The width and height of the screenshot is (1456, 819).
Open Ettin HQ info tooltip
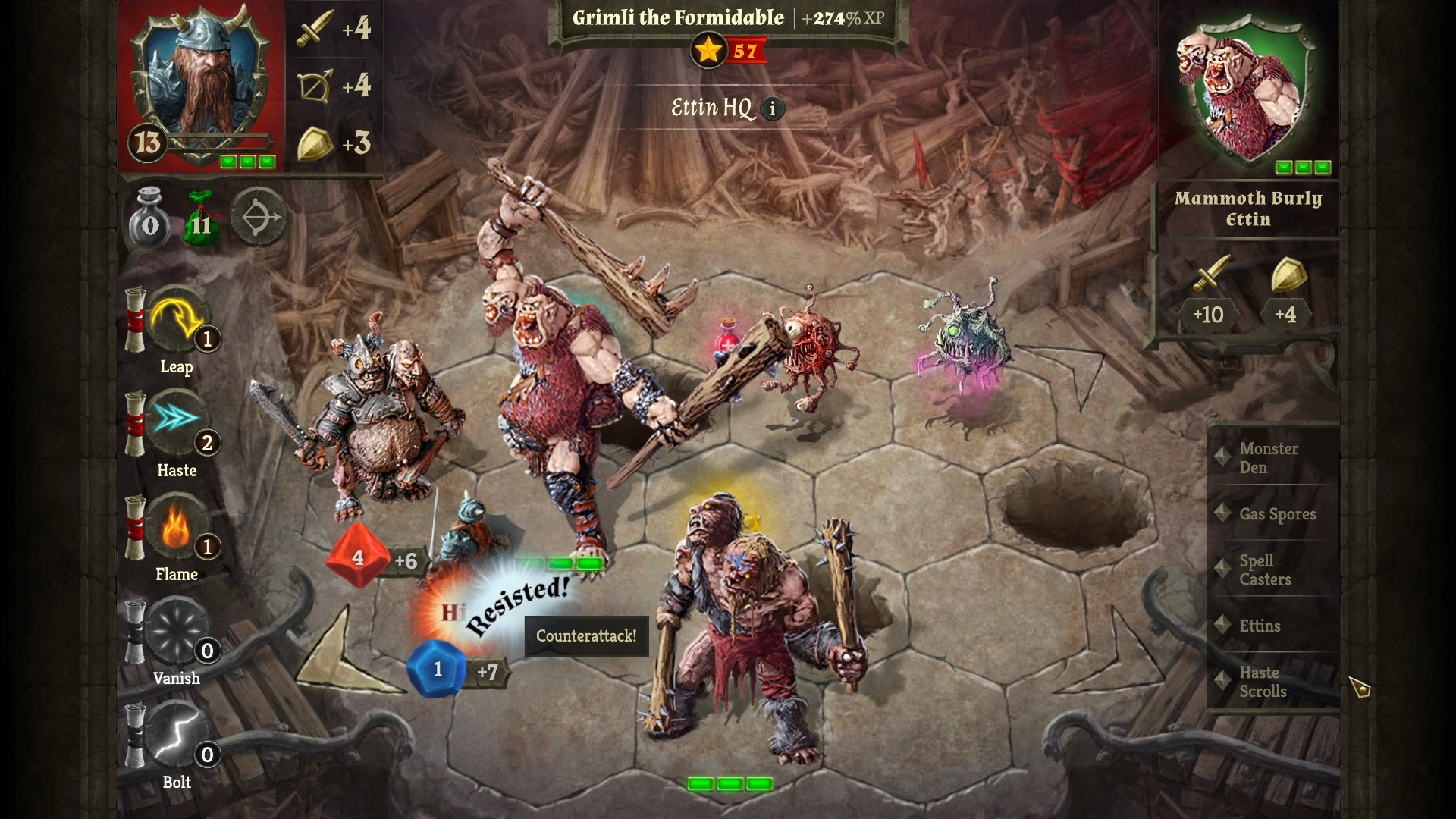pyautogui.click(x=772, y=108)
